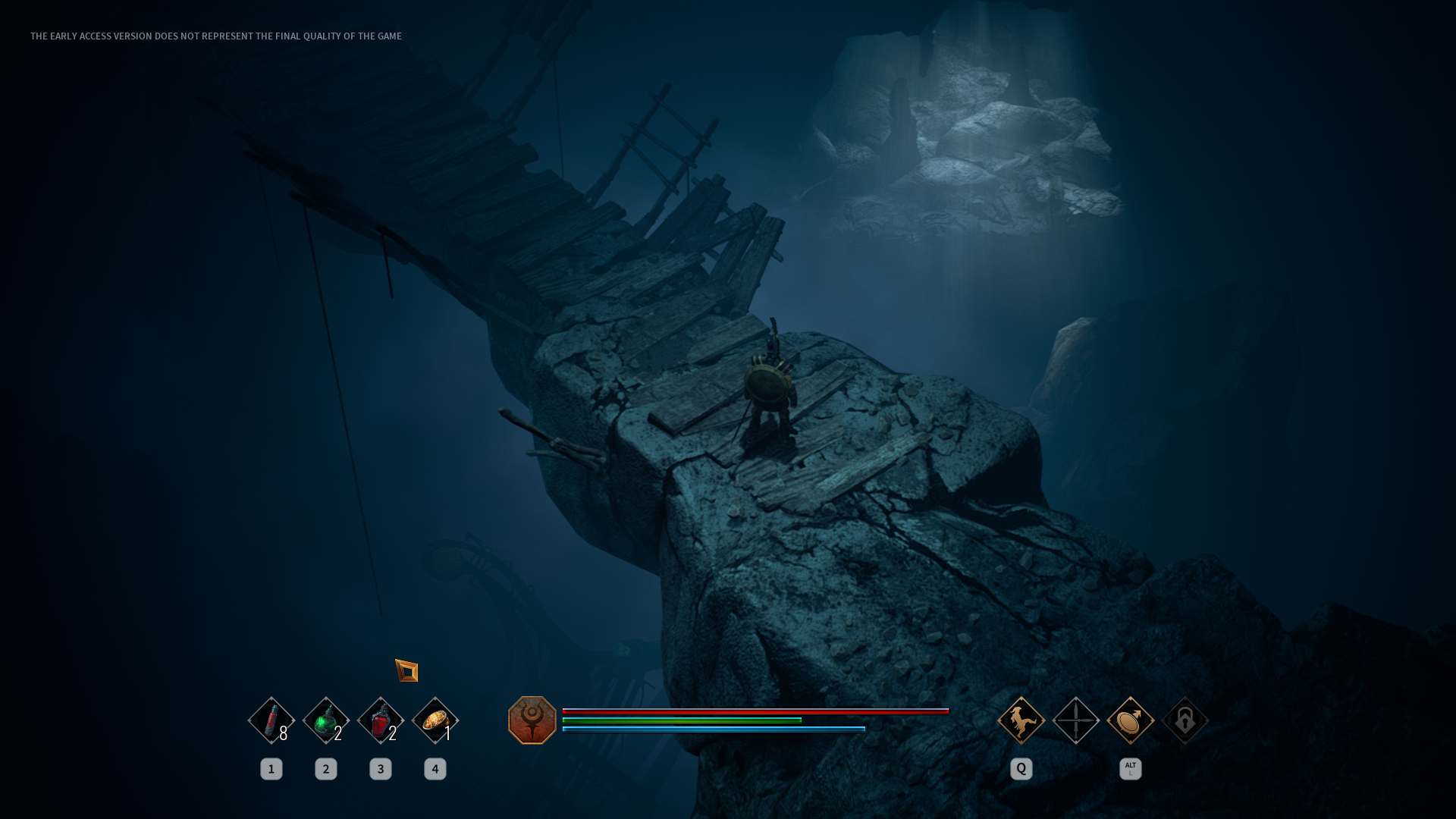The width and height of the screenshot is (1456, 819).
Task: Drink the red flask potion
Action: pyautogui.click(x=380, y=720)
